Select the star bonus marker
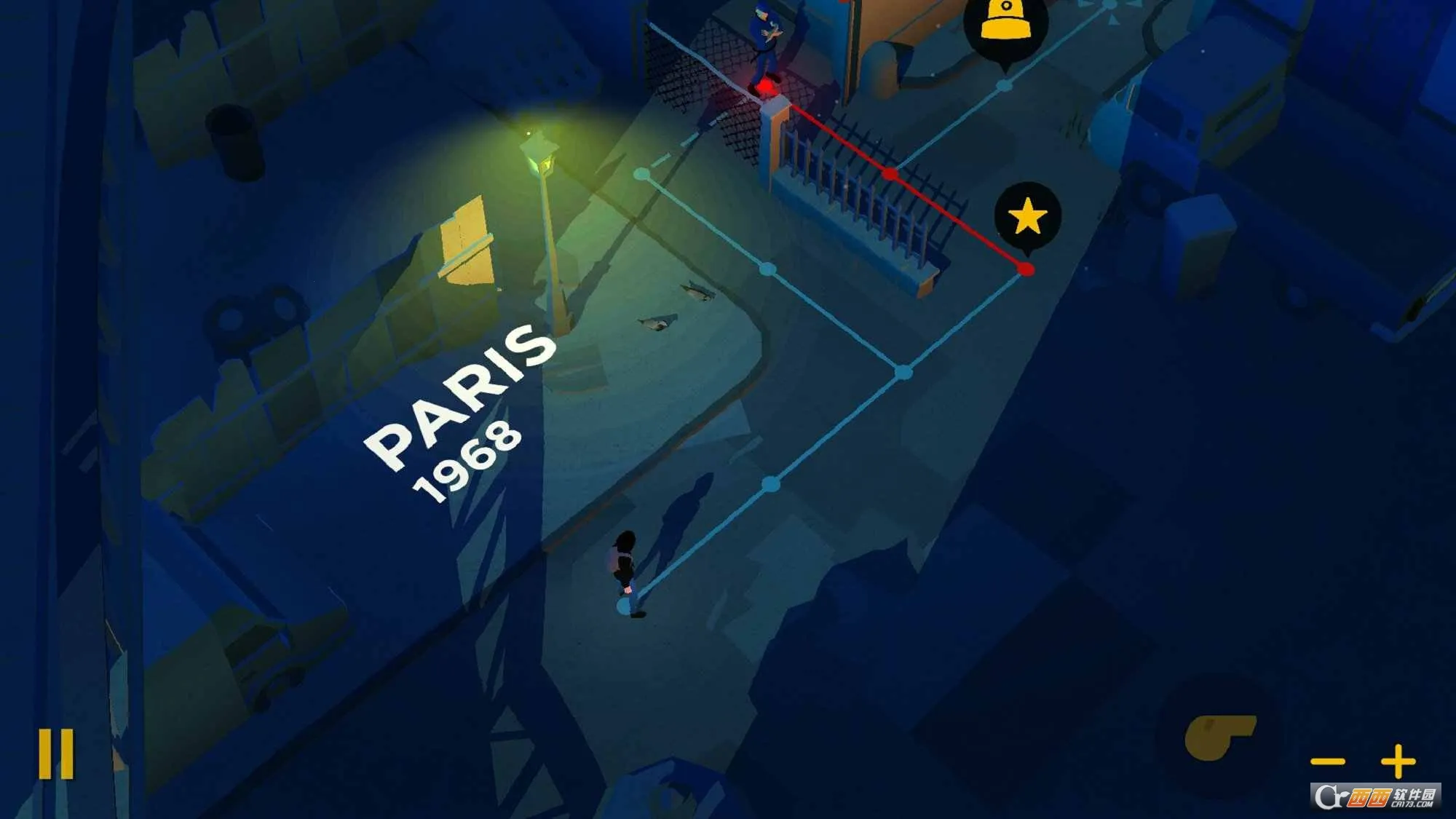Image resolution: width=1456 pixels, height=819 pixels. (1027, 216)
